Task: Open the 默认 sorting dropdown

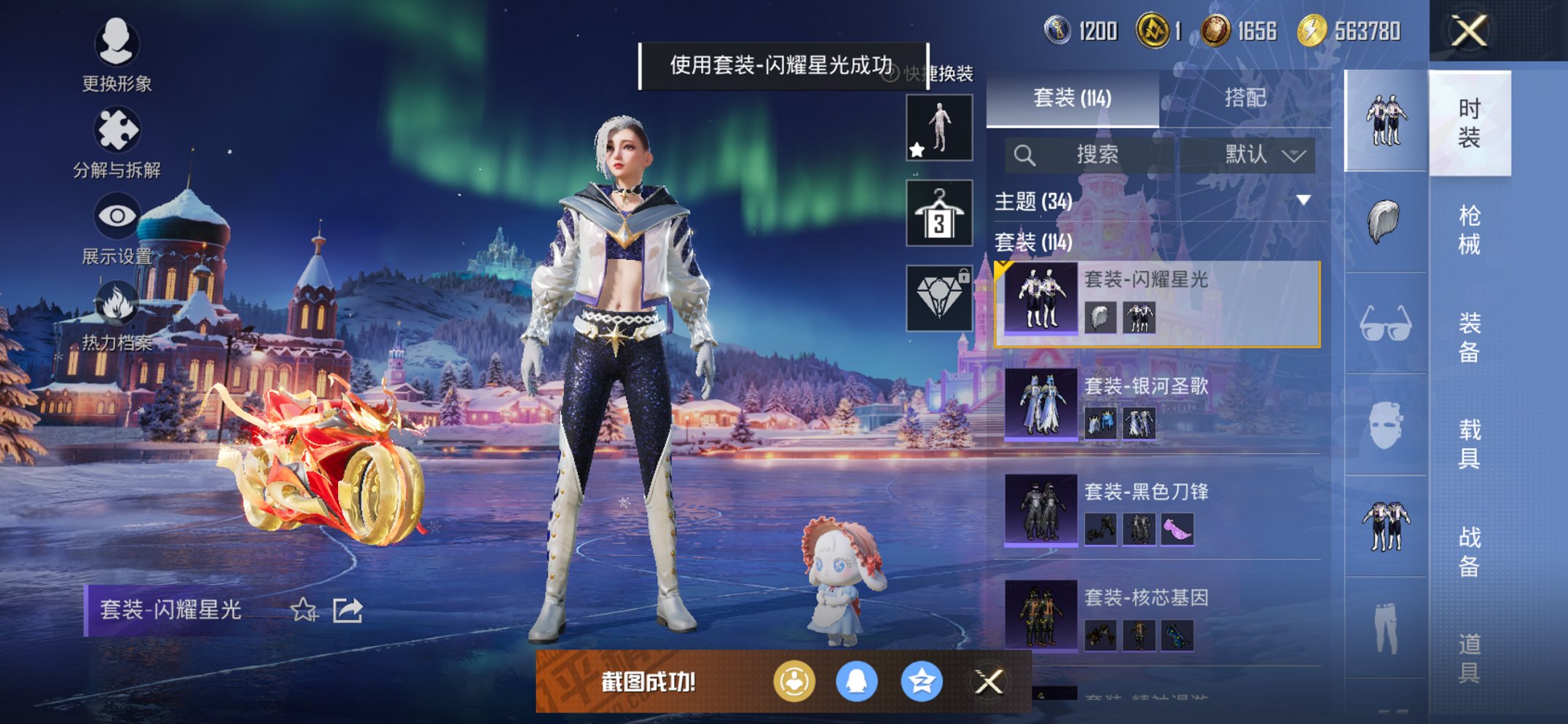Action: pyautogui.click(x=1258, y=155)
